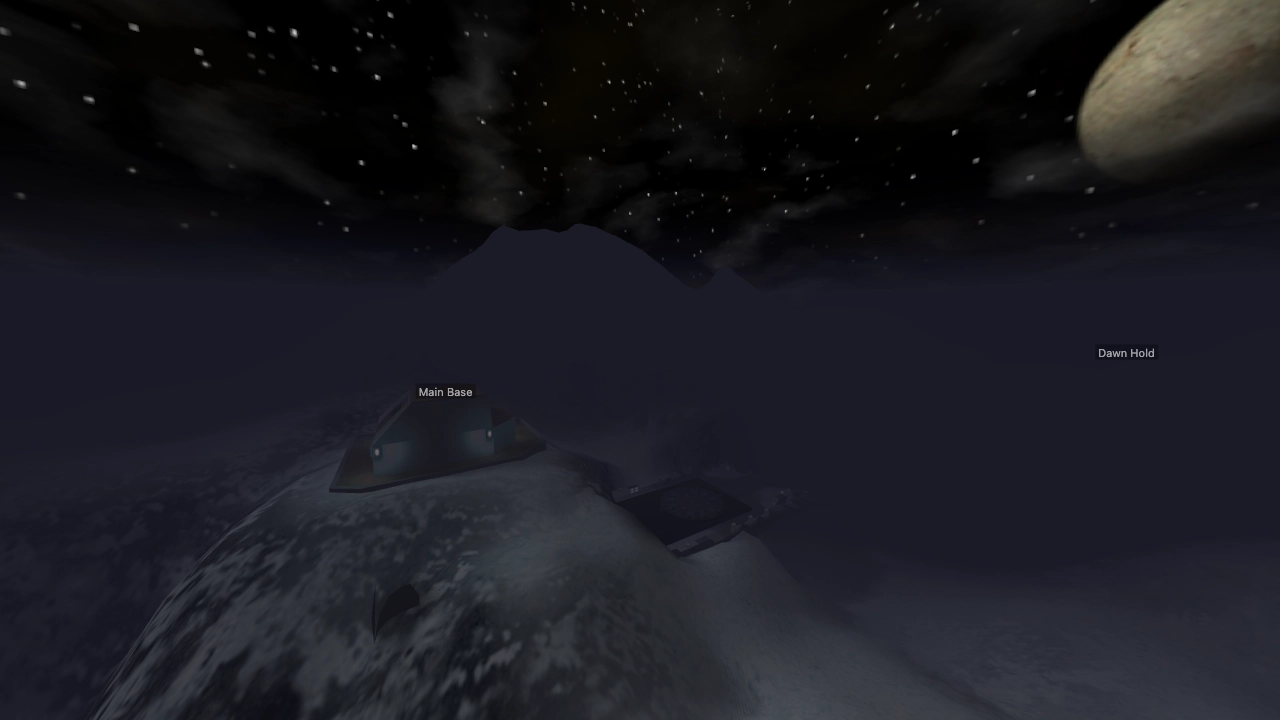Image resolution: width=1280 pixels, height=720 pixels.
Task: Click the Dawn Hold location label
Action: pos(1125,353)
